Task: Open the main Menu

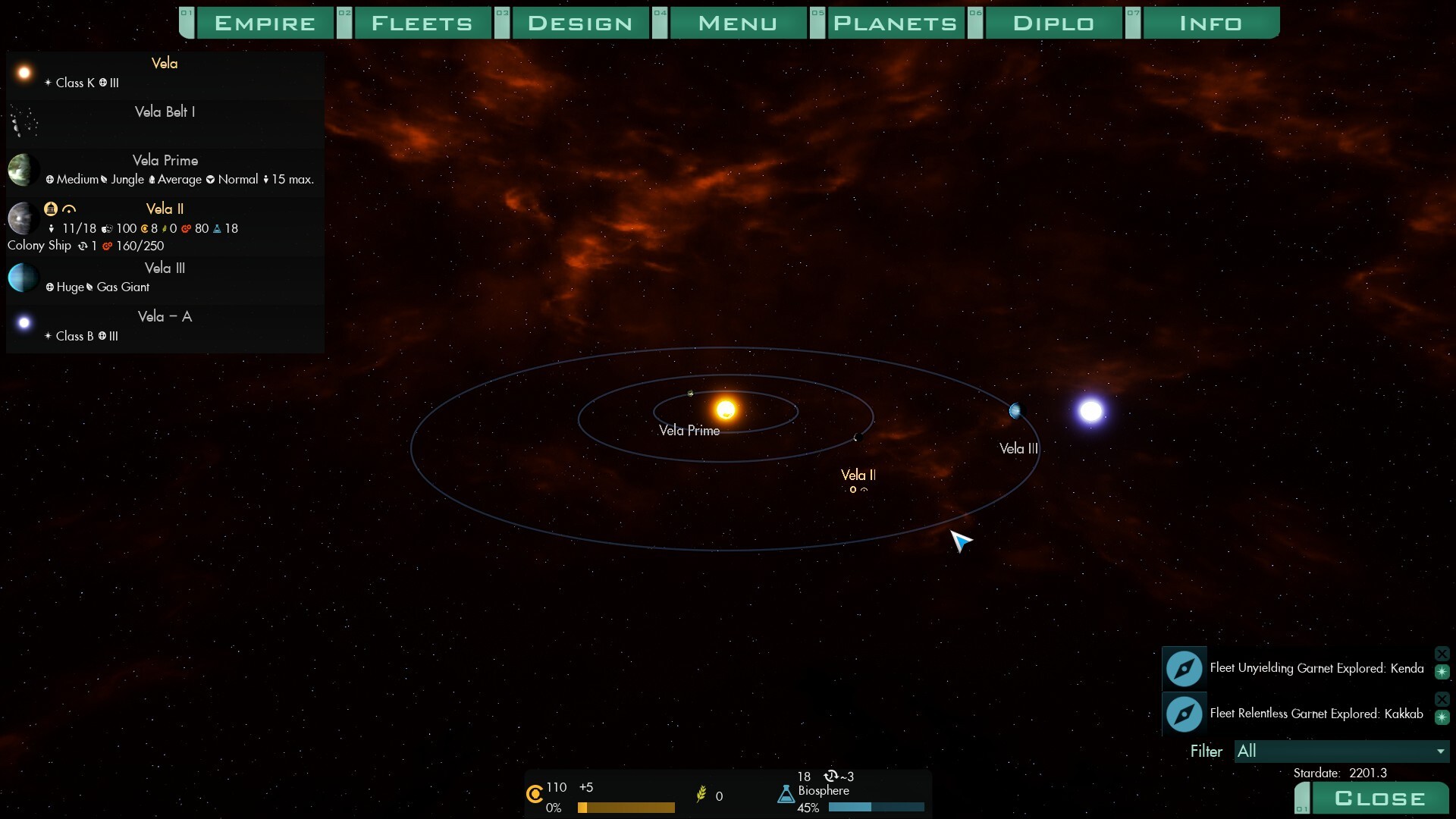Action: pyautogui.click(x=738, y=24)
